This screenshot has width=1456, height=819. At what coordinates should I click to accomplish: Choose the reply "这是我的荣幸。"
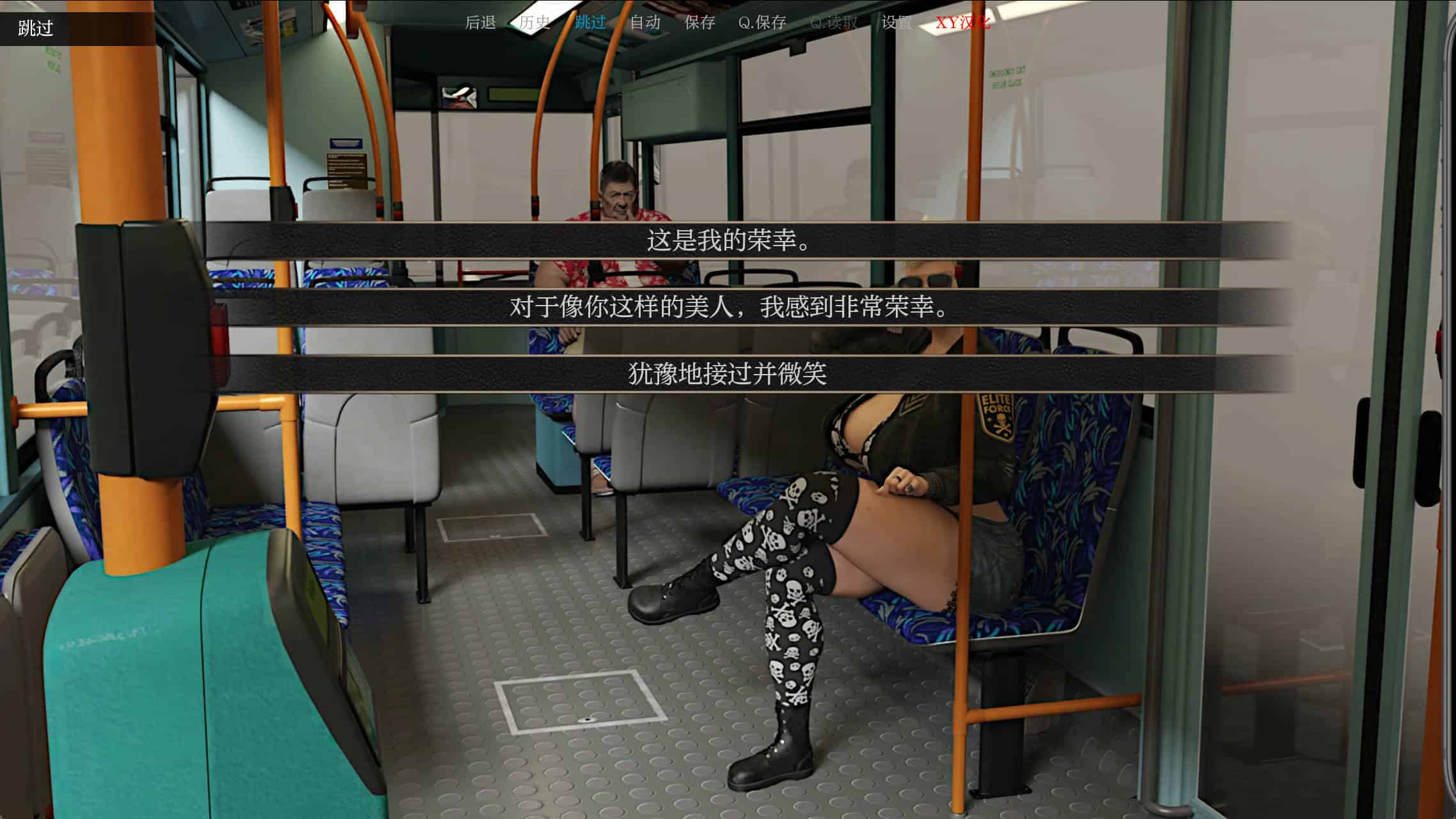pyautogui.click(x=728, y=240)
